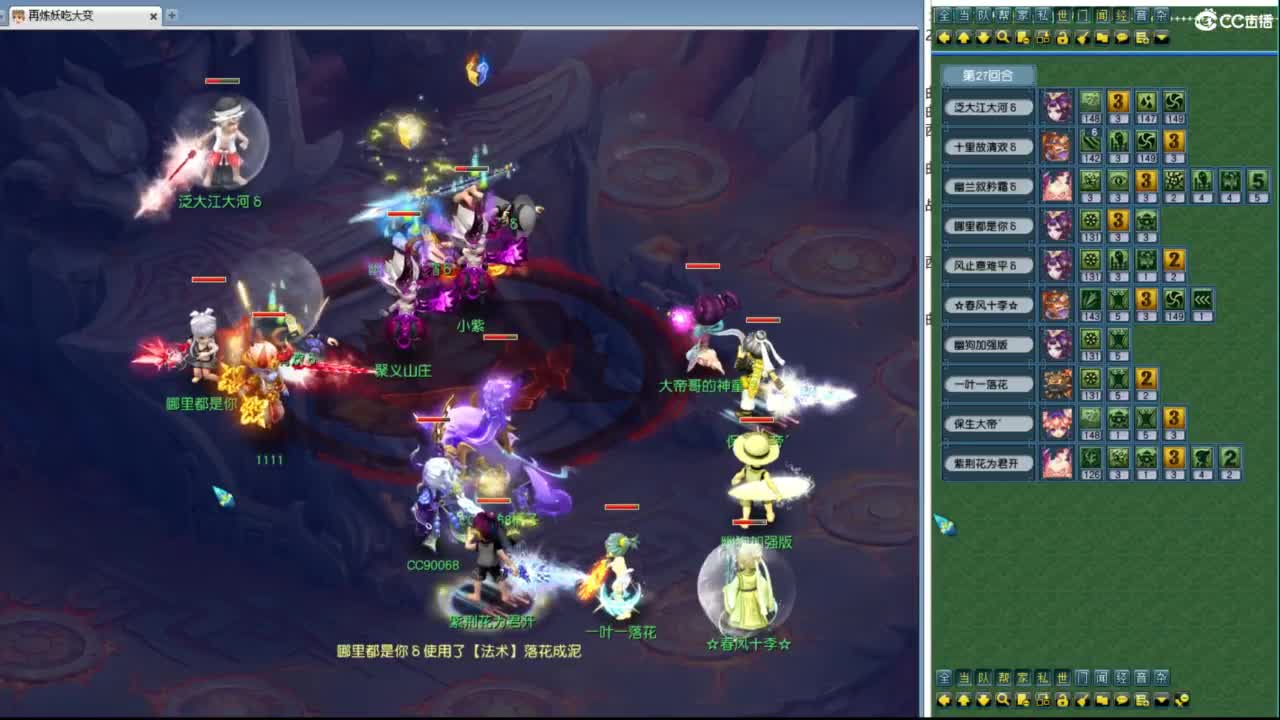The image size is (1280, 720).
Task: Click the lock icon in the top chat toolbar
Action: [1063, 38]
